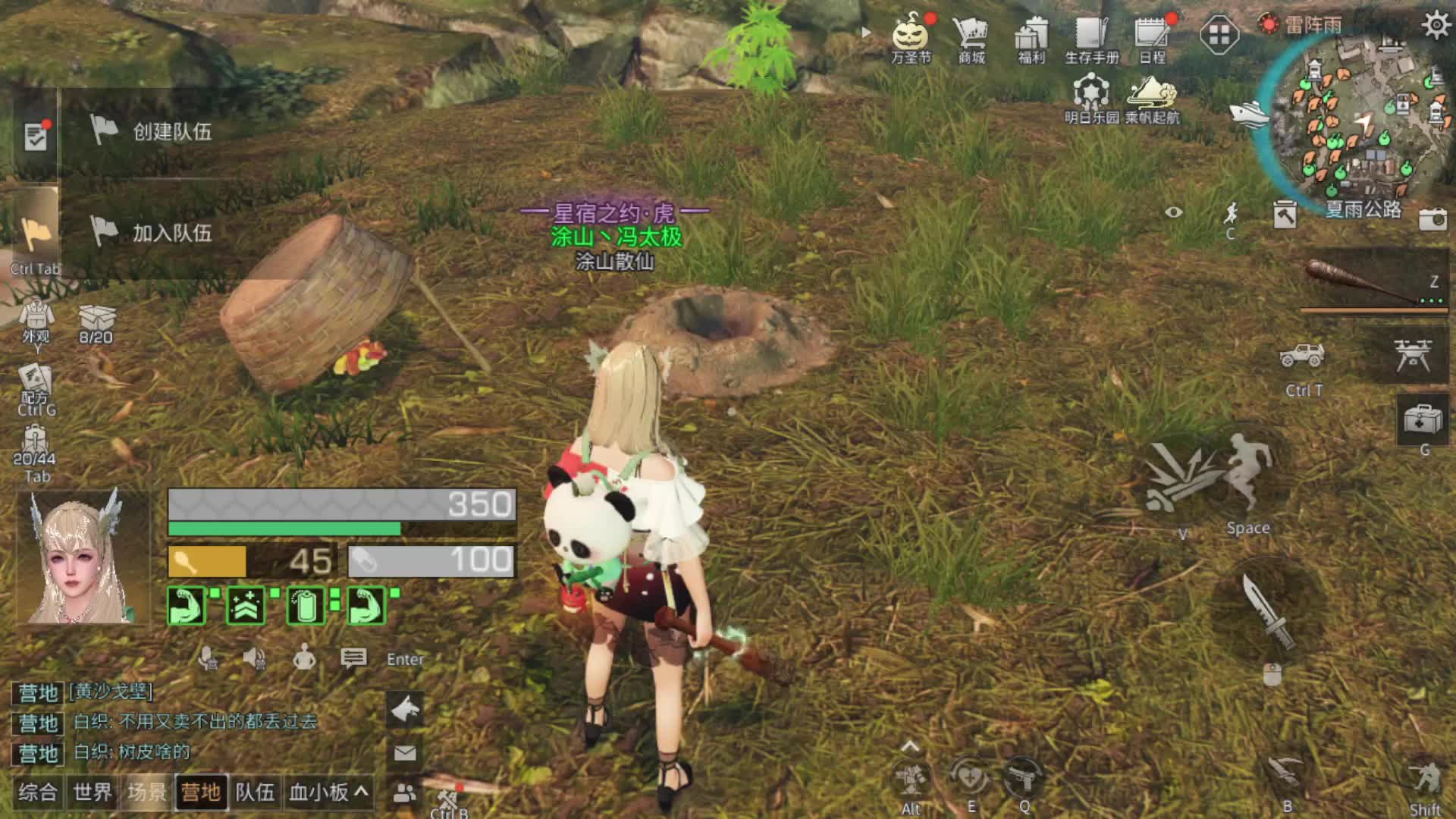Attack with the knife button
This screenshot has height=819, width=1456.
tap(1267, 612)
